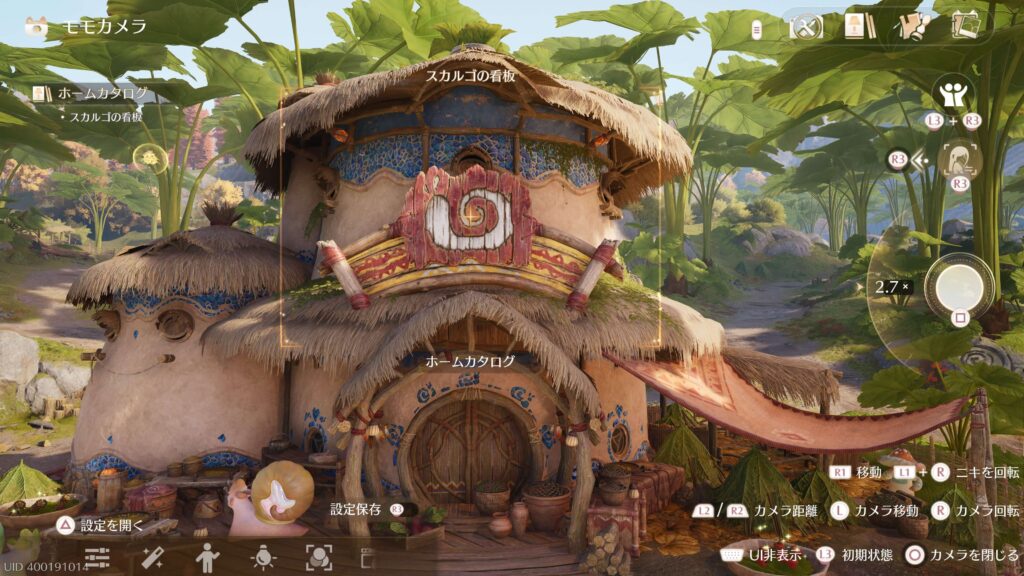This screenshot has width=1024, height=576.
Task: Toggle the group pose icon
Action: (952, 96)
